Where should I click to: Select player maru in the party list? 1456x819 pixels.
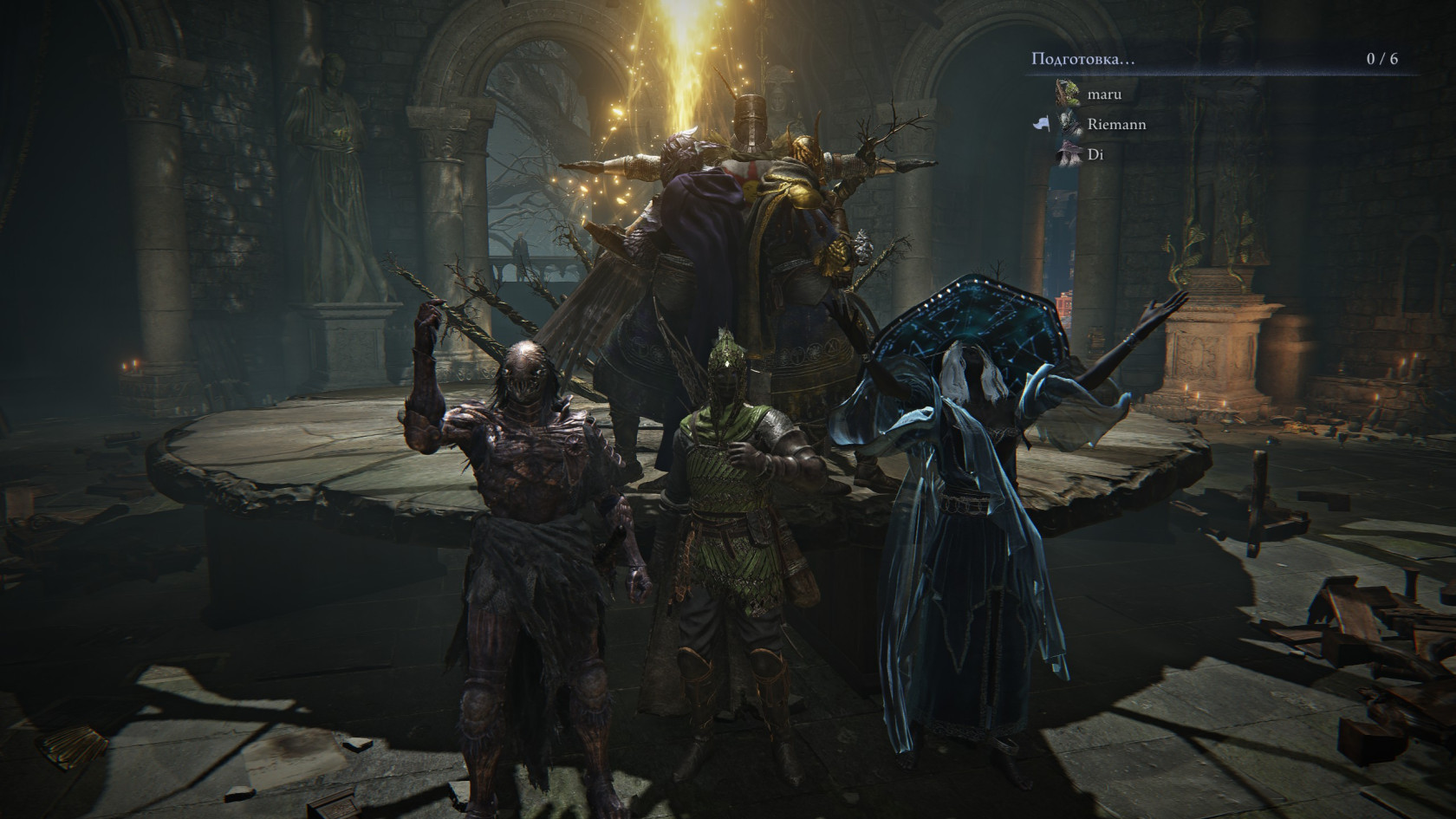(x=1103, y=94)
